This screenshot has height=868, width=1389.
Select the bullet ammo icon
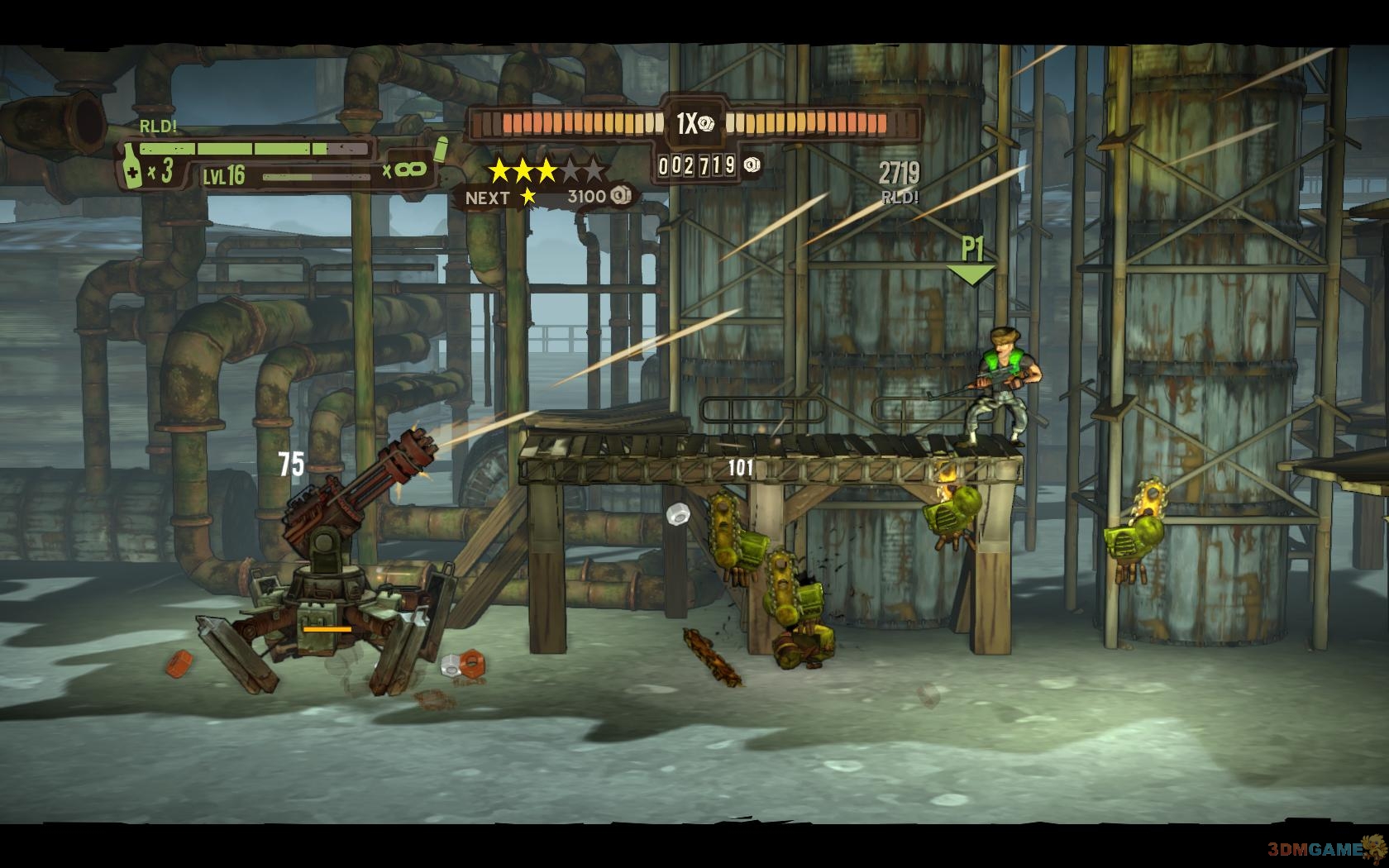point(440,148)
